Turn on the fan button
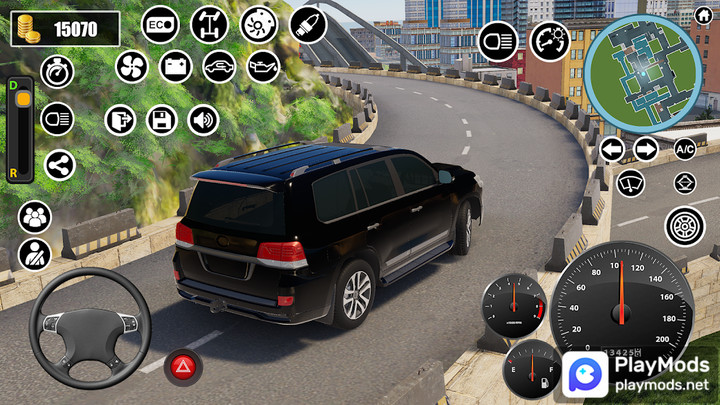Screen dimensions: 720x405 click(x=131, y=67)
